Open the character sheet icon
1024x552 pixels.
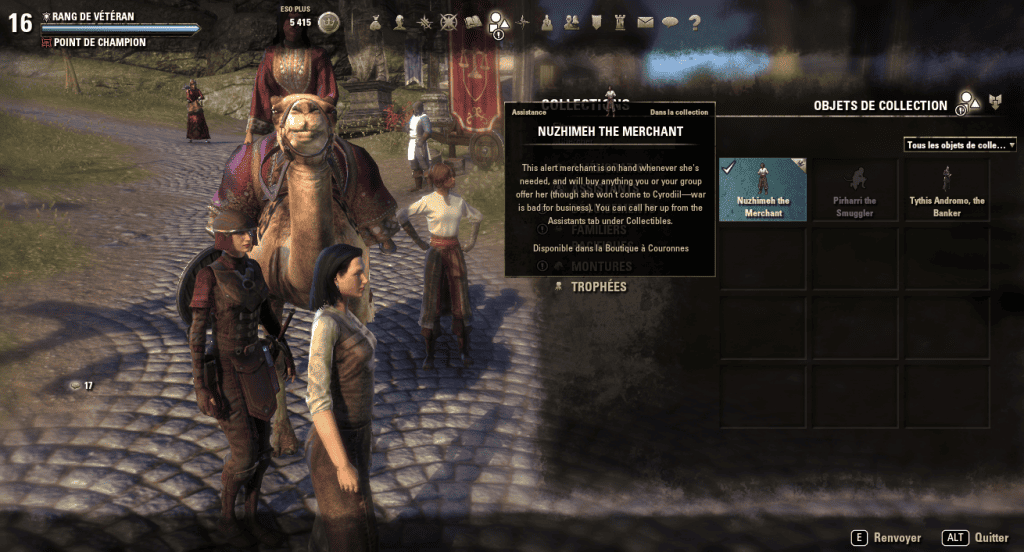[x=401, y=21]
